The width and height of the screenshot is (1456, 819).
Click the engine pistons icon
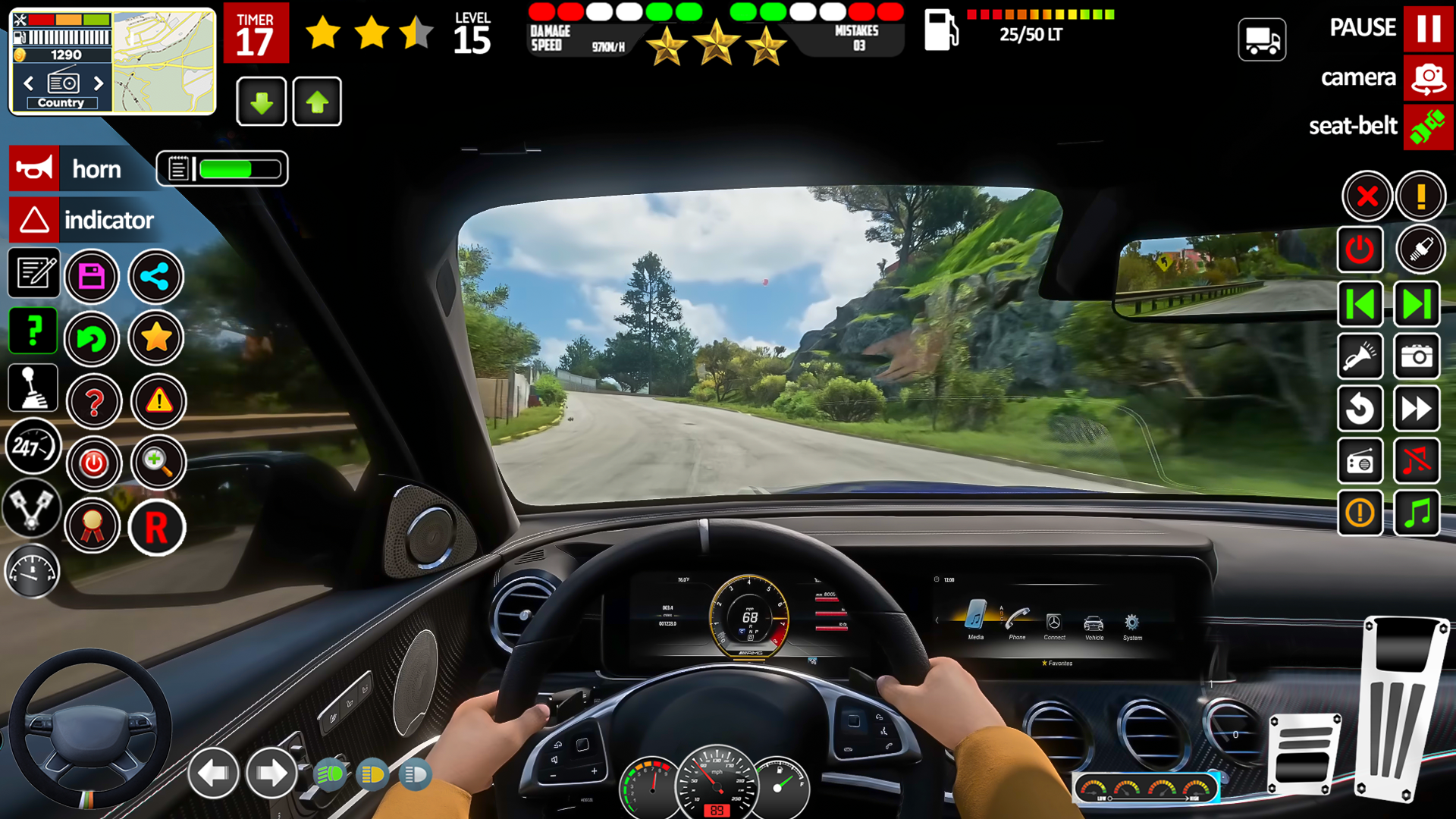[x=32, y=512]
